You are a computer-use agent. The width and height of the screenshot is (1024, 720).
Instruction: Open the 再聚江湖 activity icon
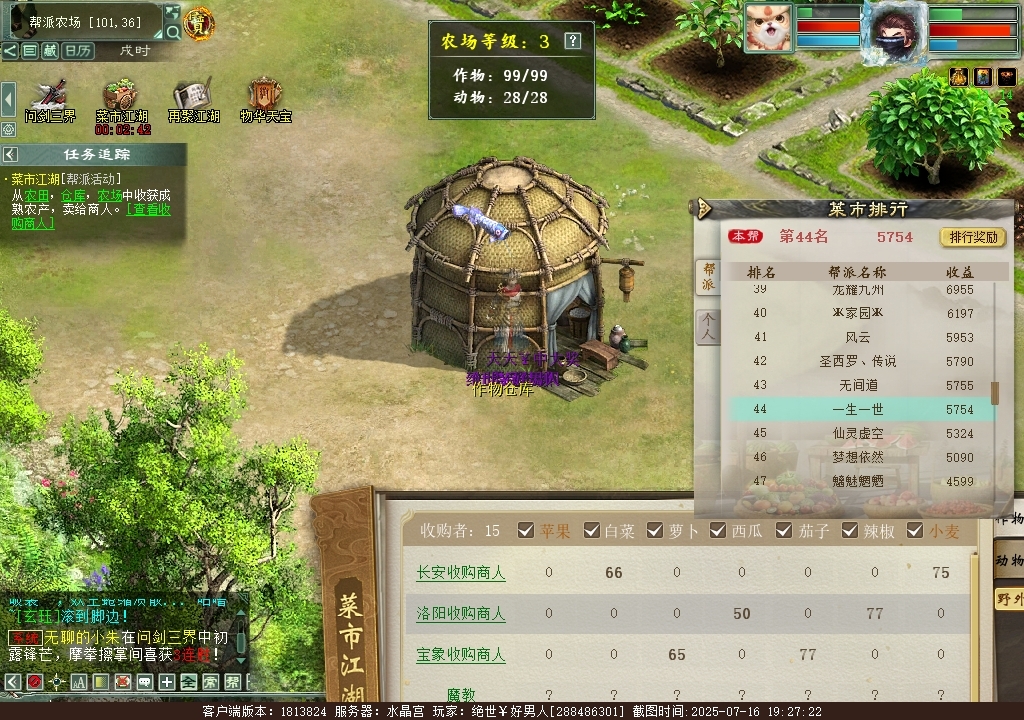point(193,98)
